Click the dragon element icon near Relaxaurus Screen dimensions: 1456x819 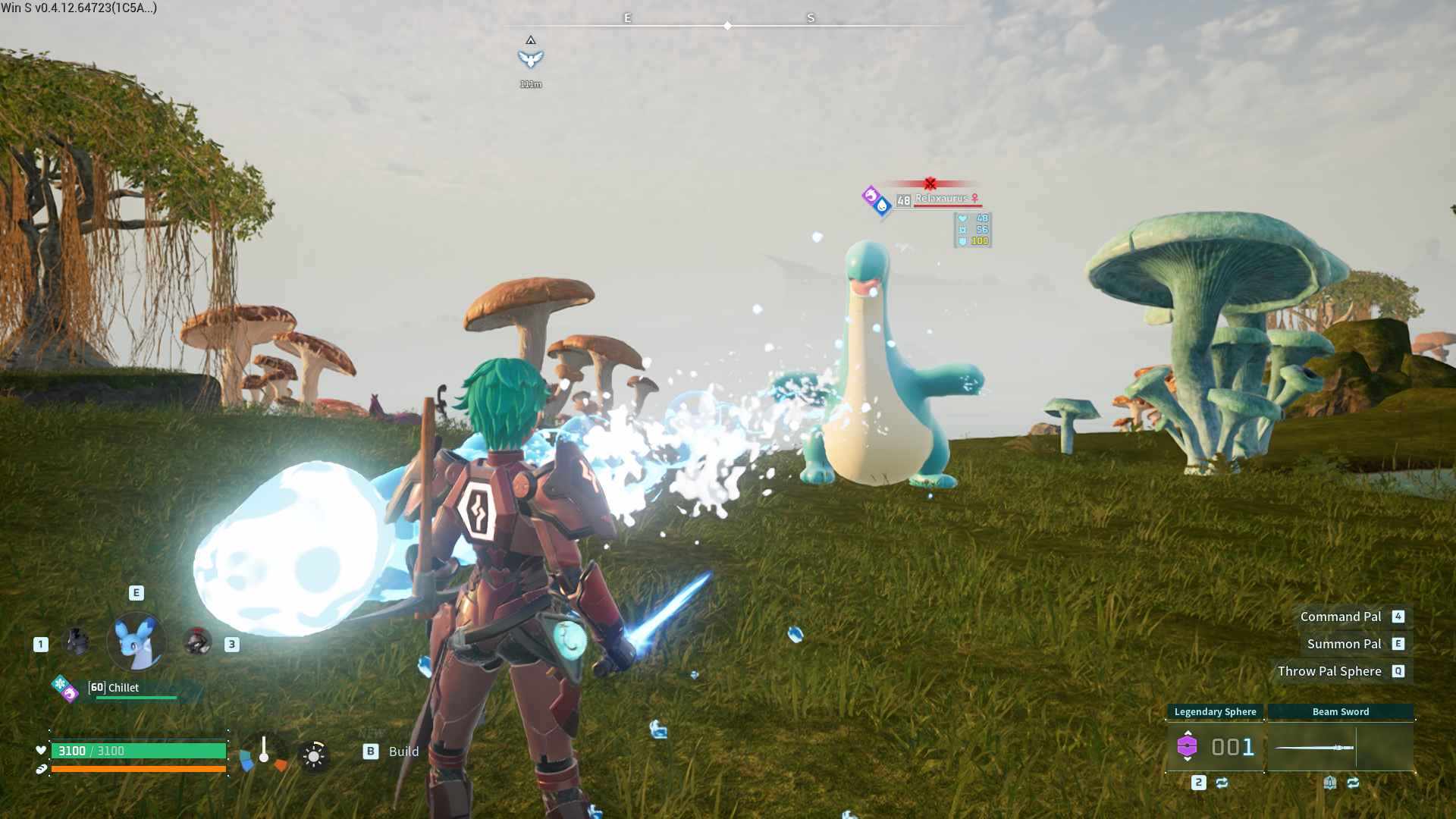(x=871, y=194)
